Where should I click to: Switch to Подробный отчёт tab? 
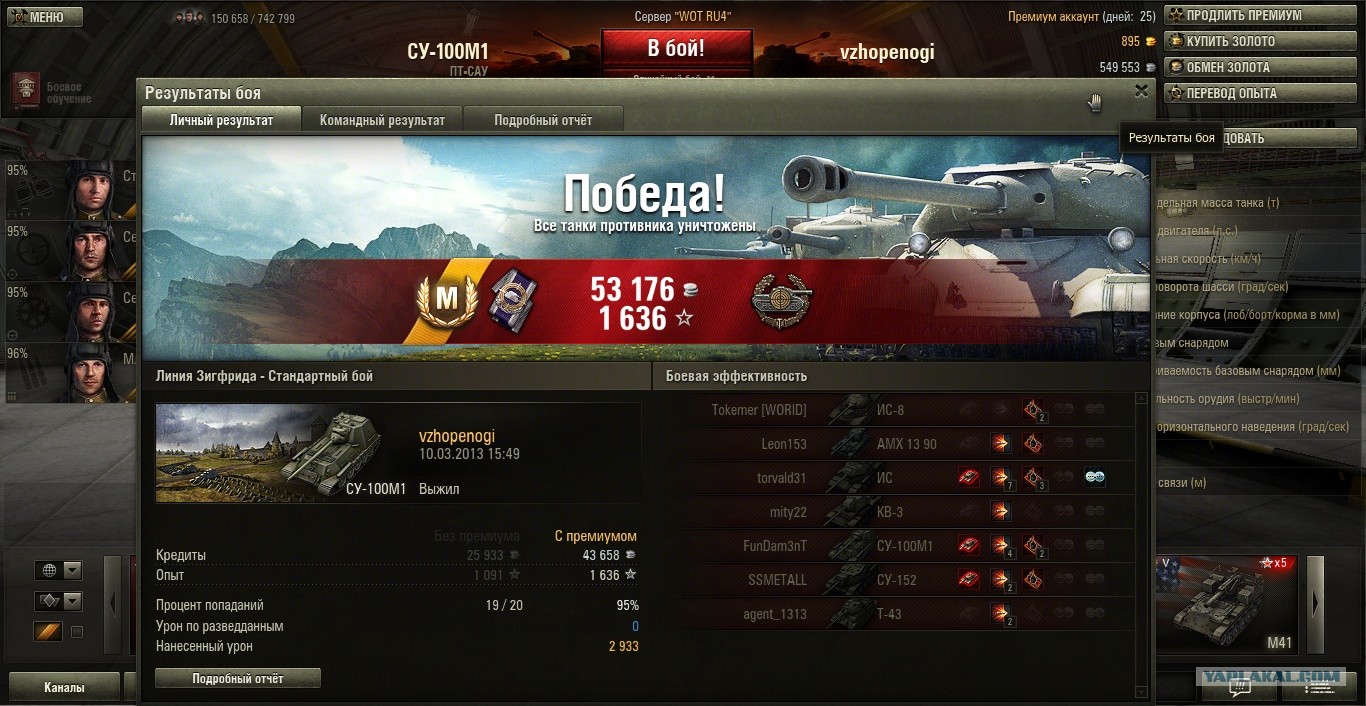pos(543,120)
